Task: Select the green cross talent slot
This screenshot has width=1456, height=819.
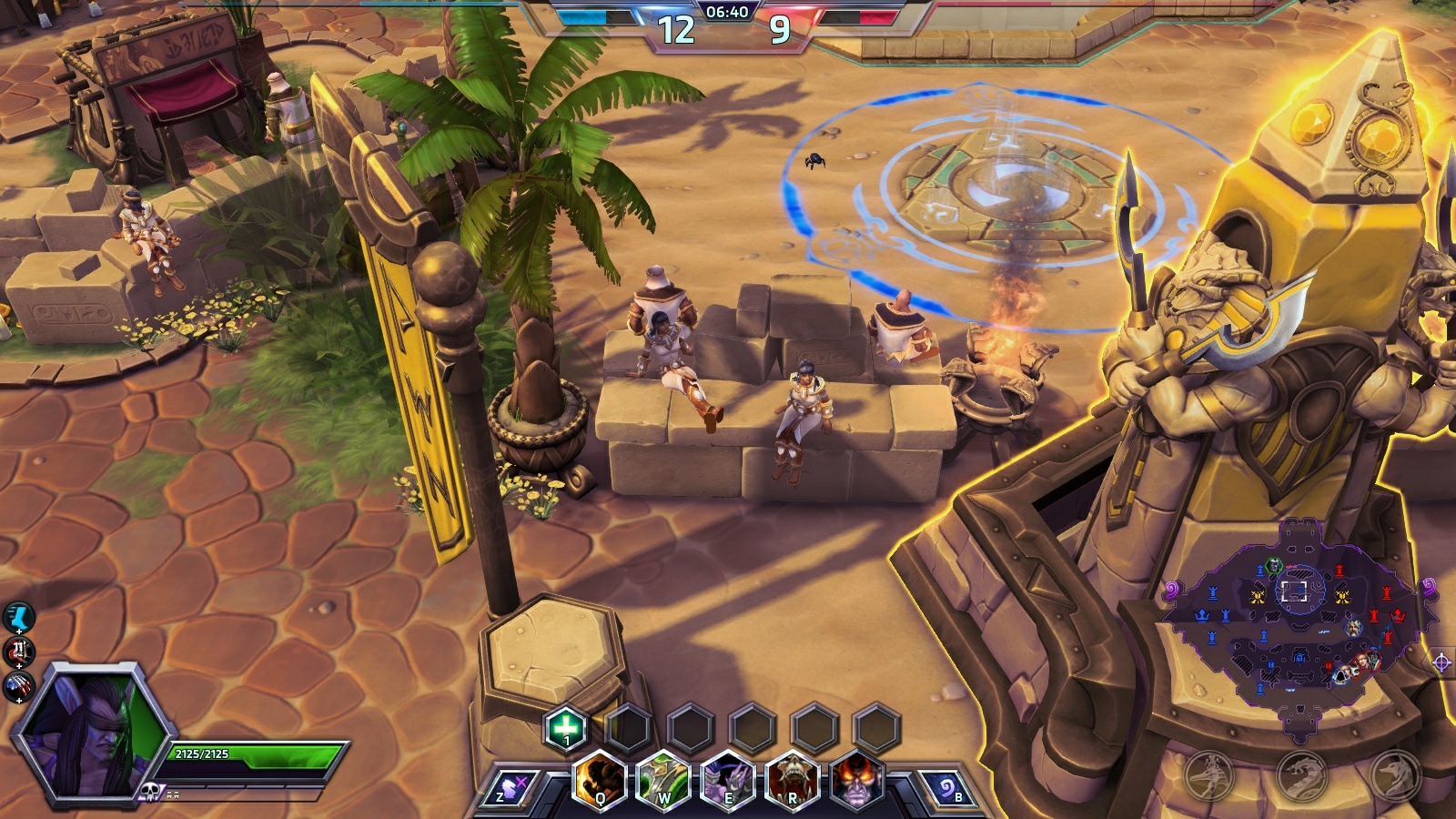Action: (566, 728)
